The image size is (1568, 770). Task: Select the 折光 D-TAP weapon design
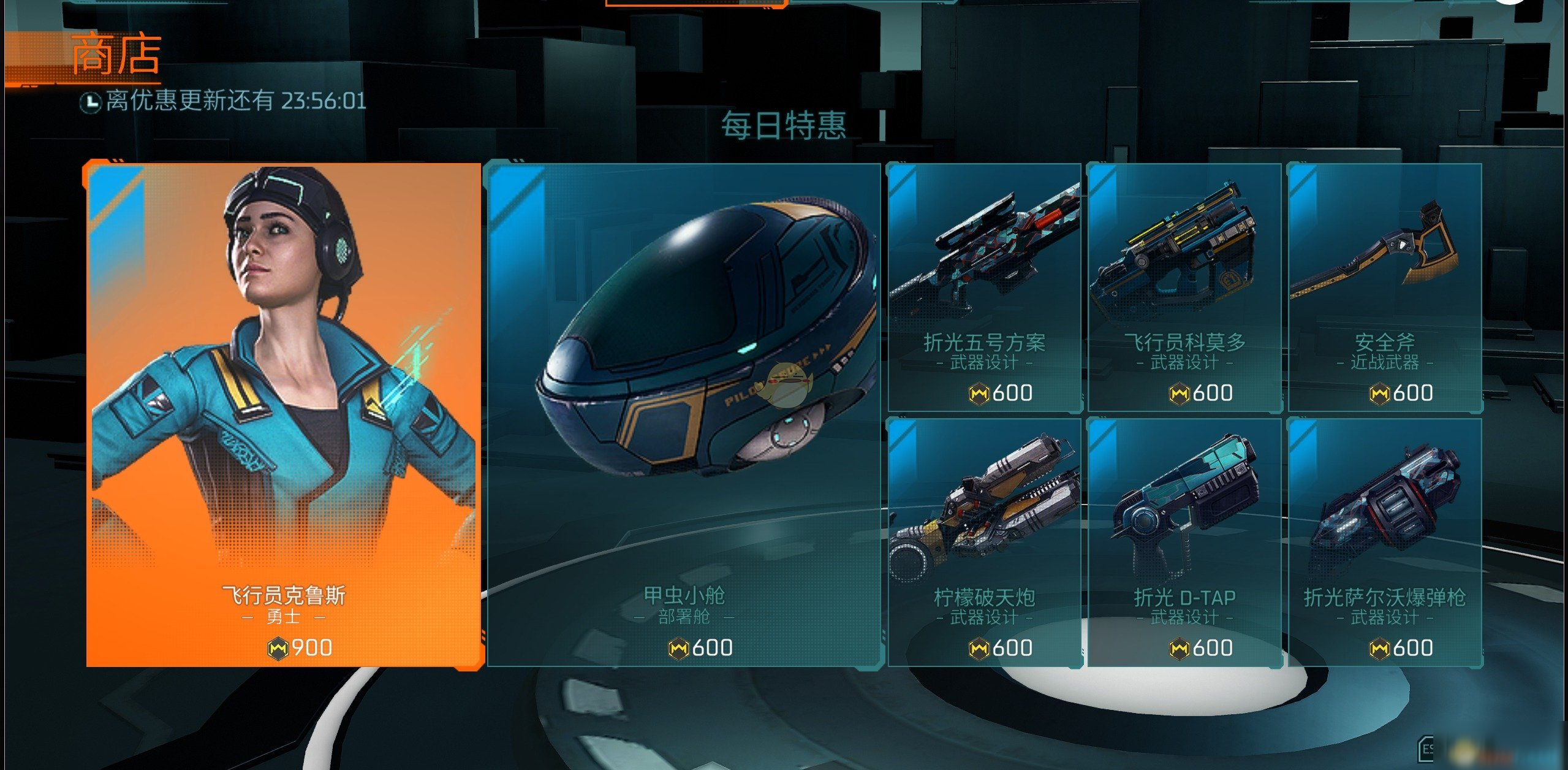(1184, 542)
